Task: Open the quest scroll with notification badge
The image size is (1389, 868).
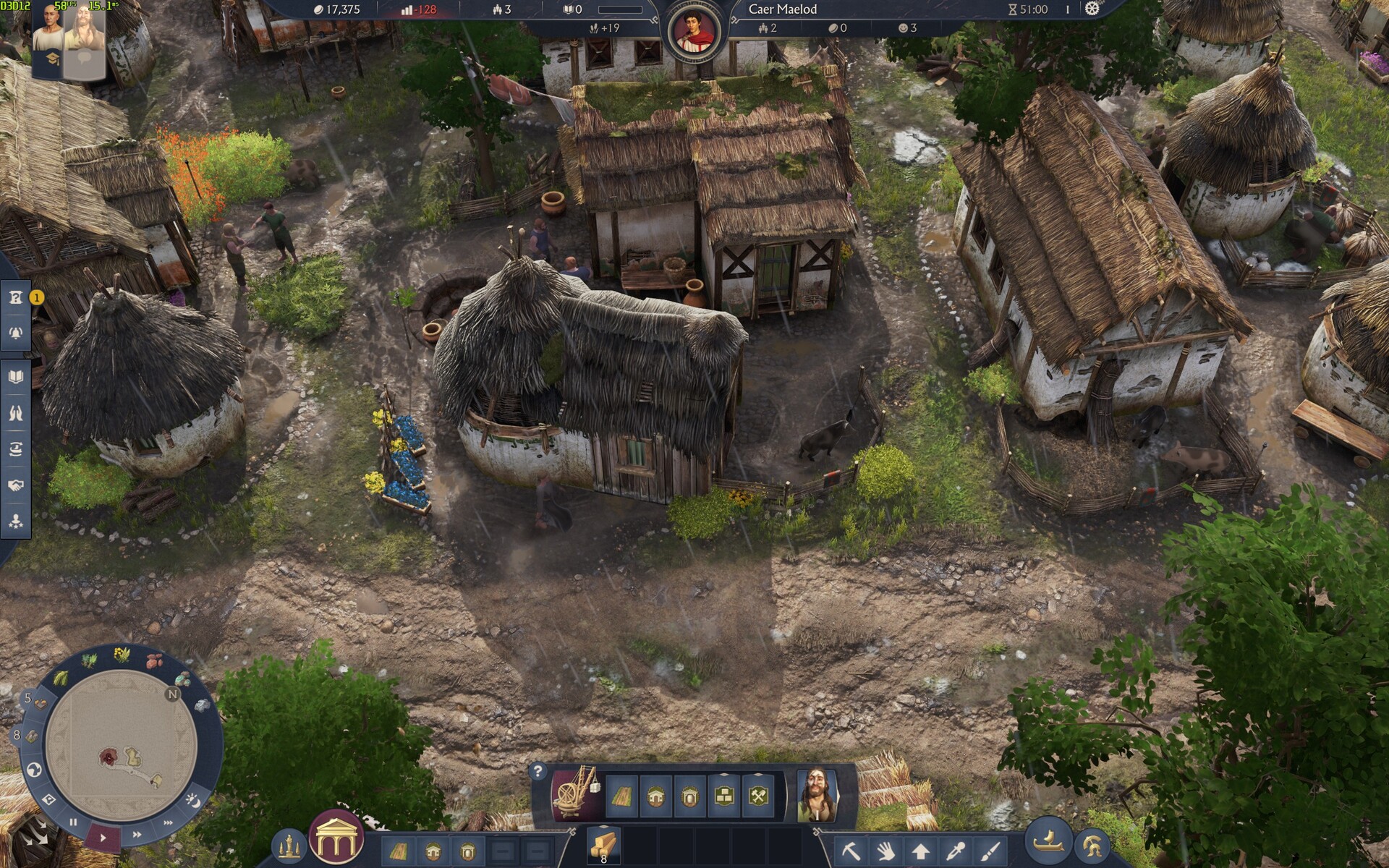Action: (16, 298)
